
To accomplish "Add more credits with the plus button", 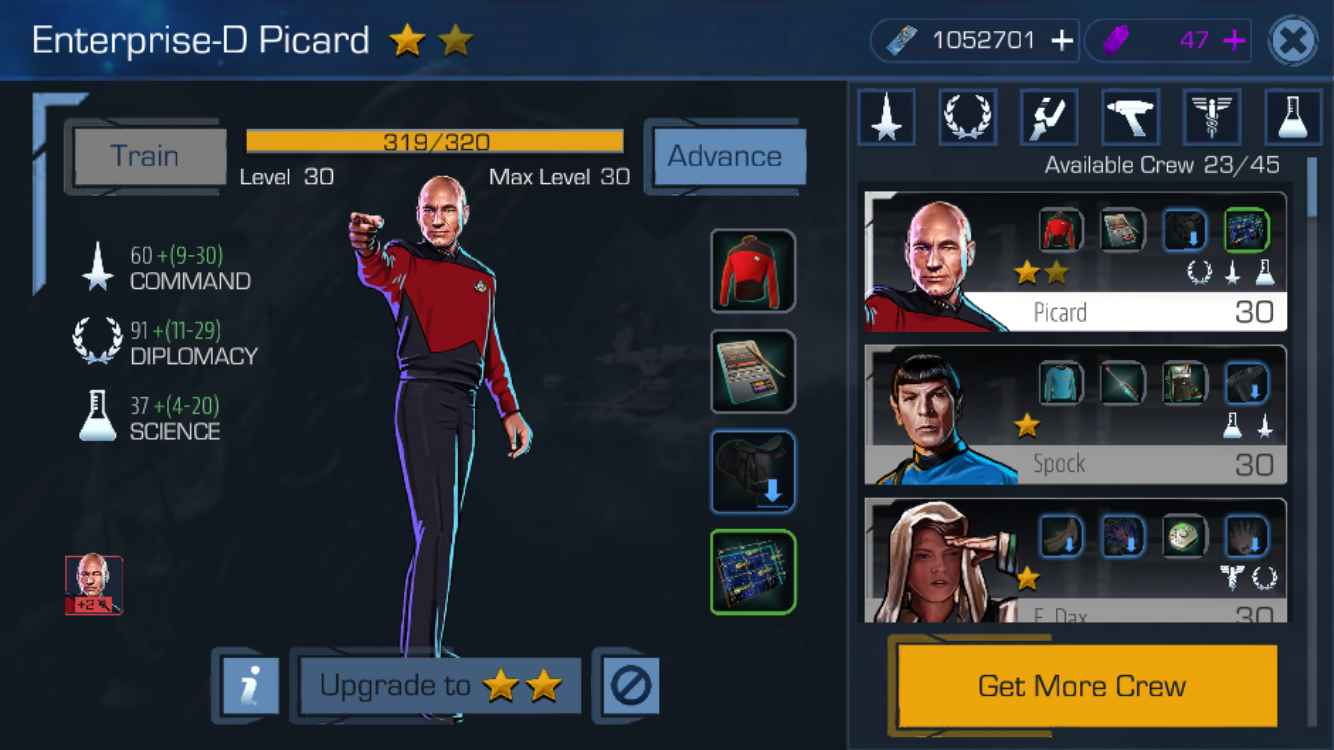I will click(1061, 41).
